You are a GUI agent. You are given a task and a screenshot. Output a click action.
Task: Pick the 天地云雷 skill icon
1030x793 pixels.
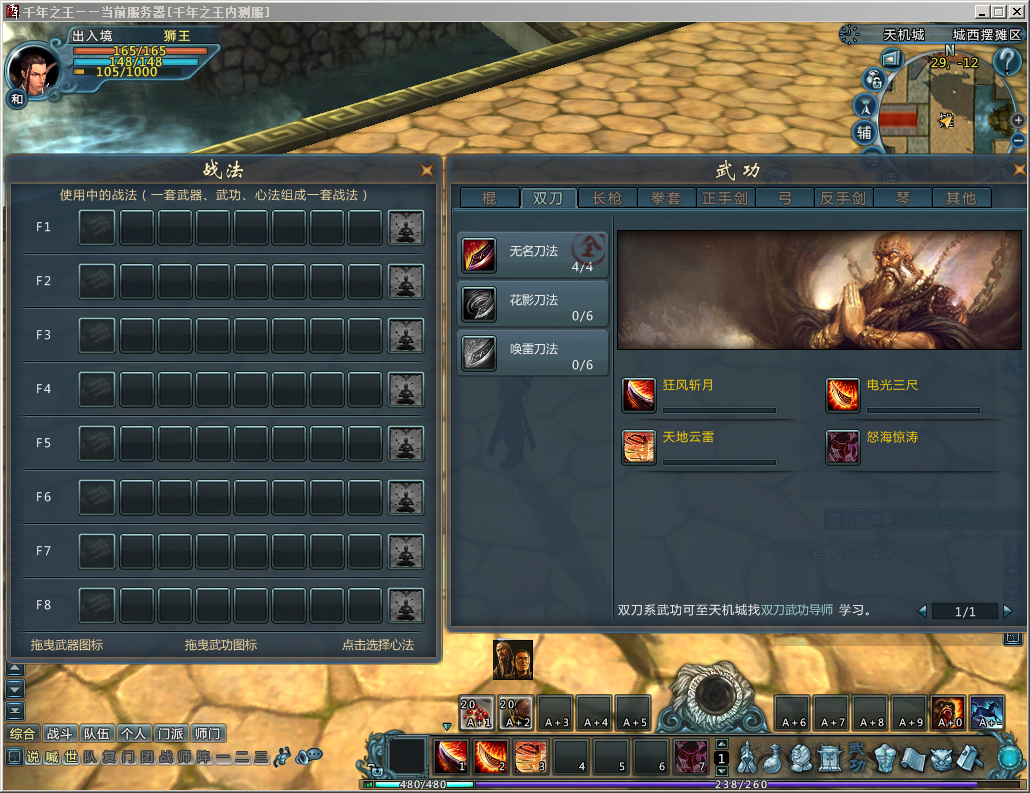click(x=639, y=447)
